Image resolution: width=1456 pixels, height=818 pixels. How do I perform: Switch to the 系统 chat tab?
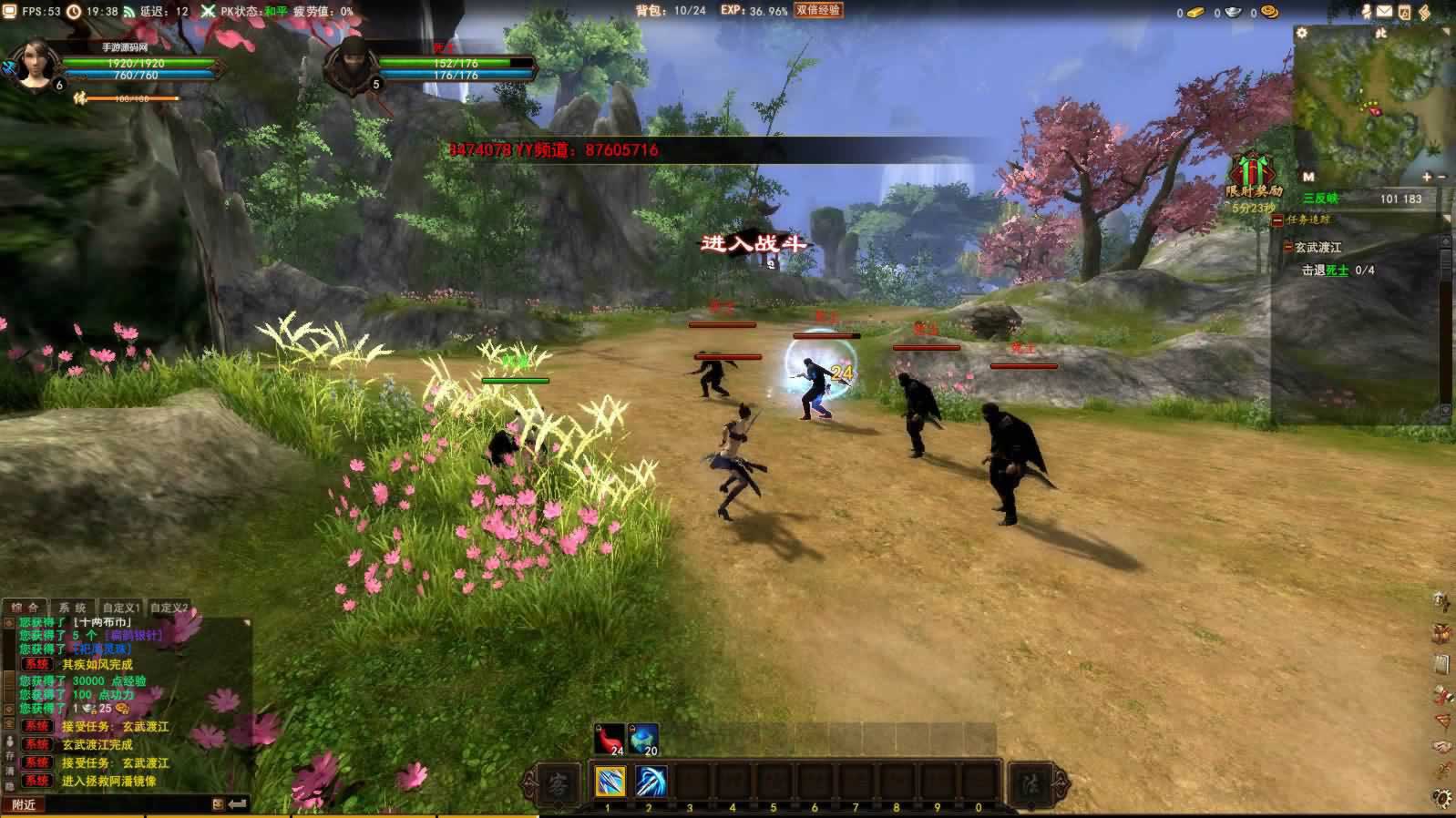[72, 608]
